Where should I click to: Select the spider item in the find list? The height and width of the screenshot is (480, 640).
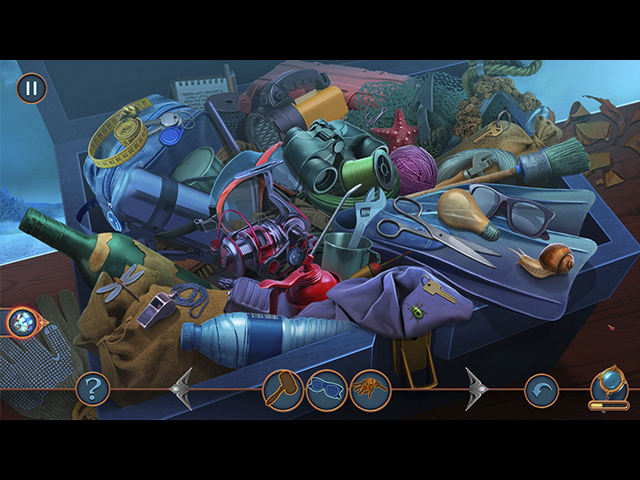370,389
